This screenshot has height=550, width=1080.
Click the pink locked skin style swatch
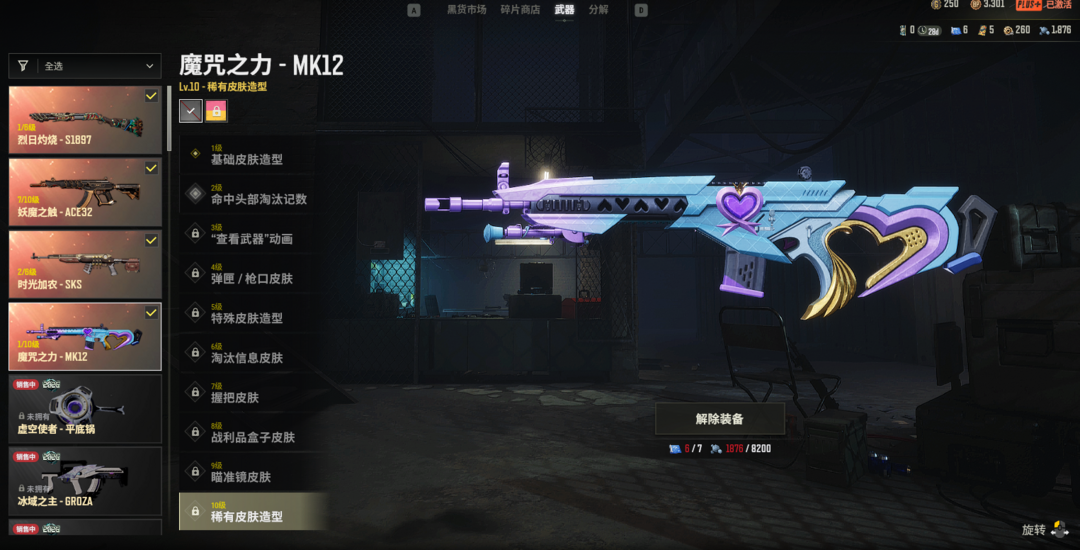click(216, 111)
